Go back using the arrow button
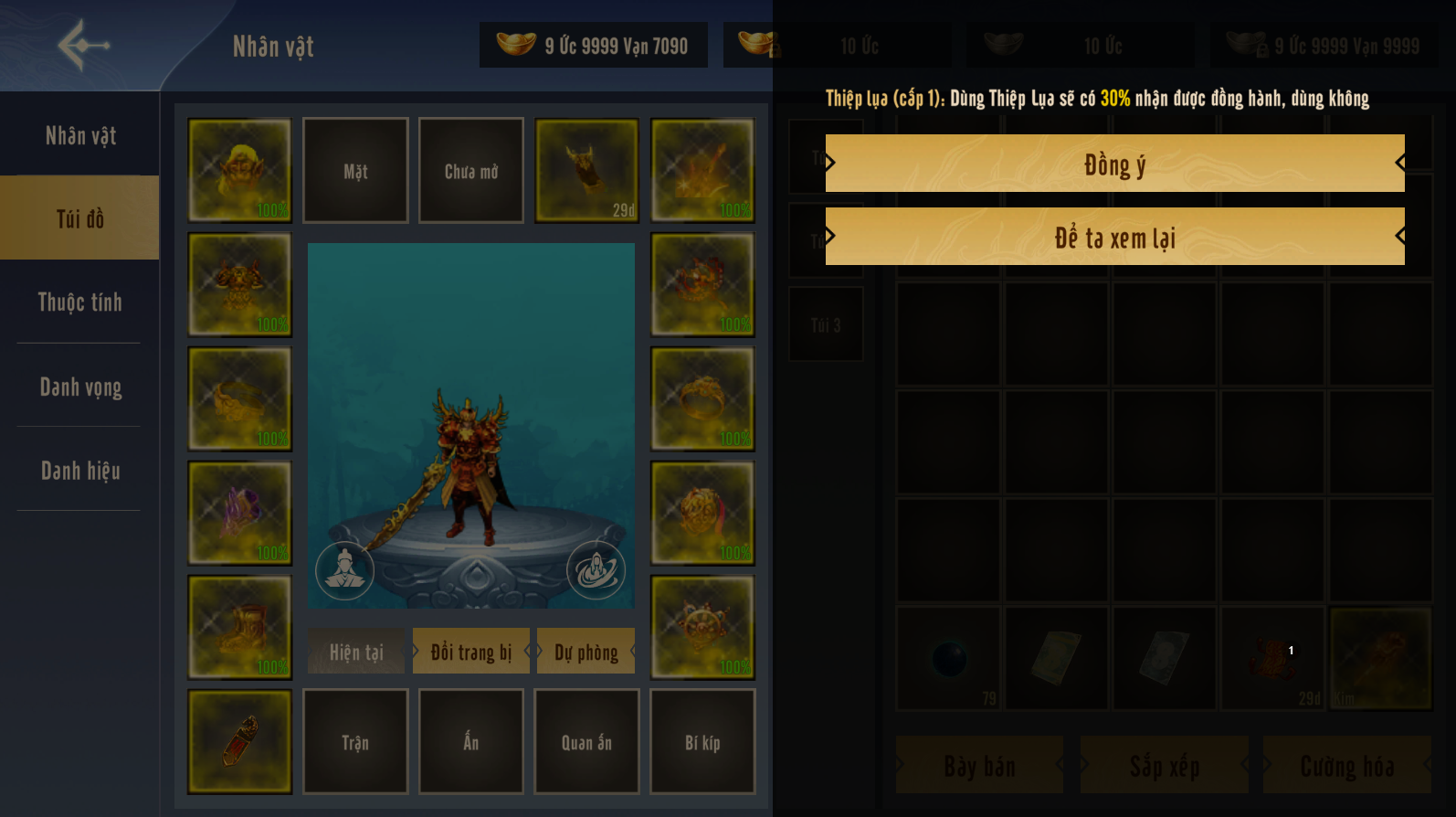 (x=83, y=45)
